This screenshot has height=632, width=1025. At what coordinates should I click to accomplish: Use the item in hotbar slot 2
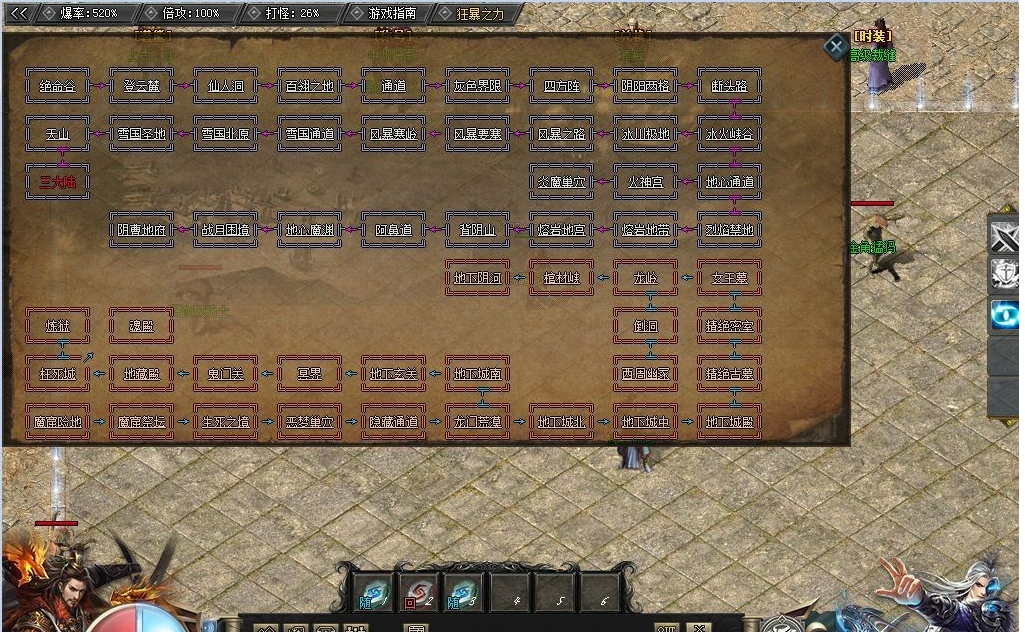[x=420, y=591]
